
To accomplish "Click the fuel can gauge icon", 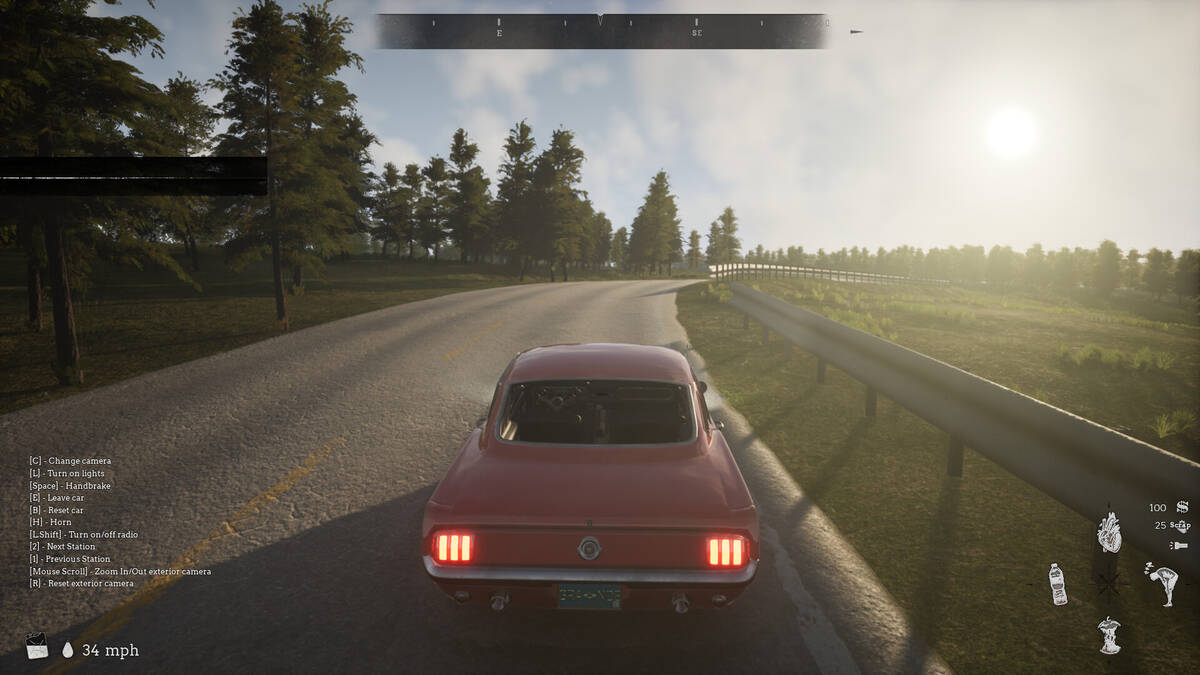I will [x=37, y=646].
